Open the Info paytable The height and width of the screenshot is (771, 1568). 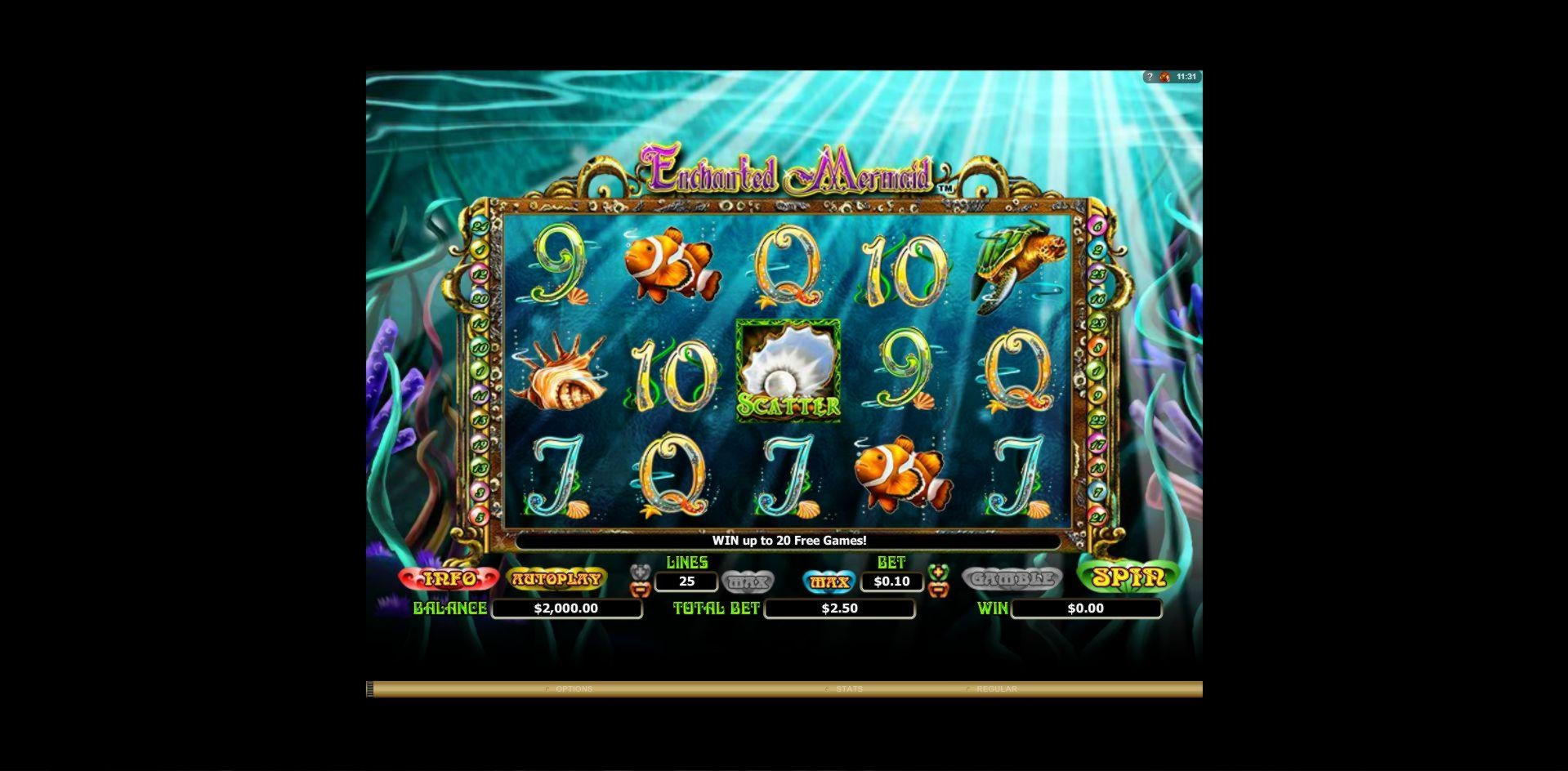click(449, 579)
